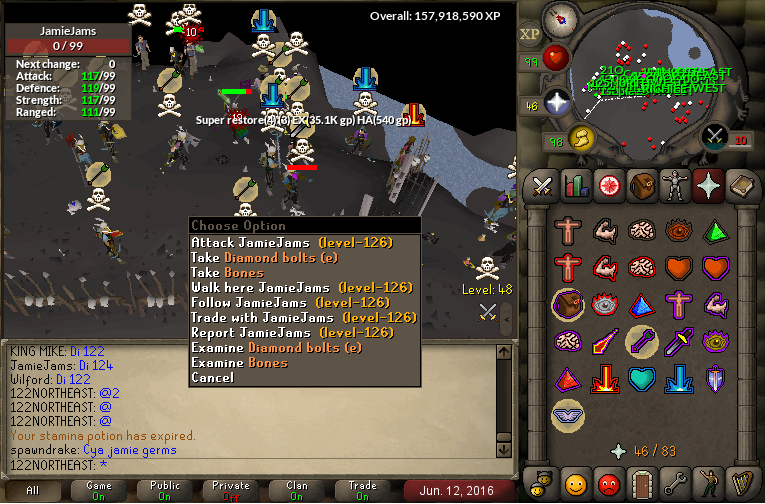The width and height of the screenshot is (765, 504).
Task: Switch to the combat options crossed-swords tab
Action: tap(542, 185)
